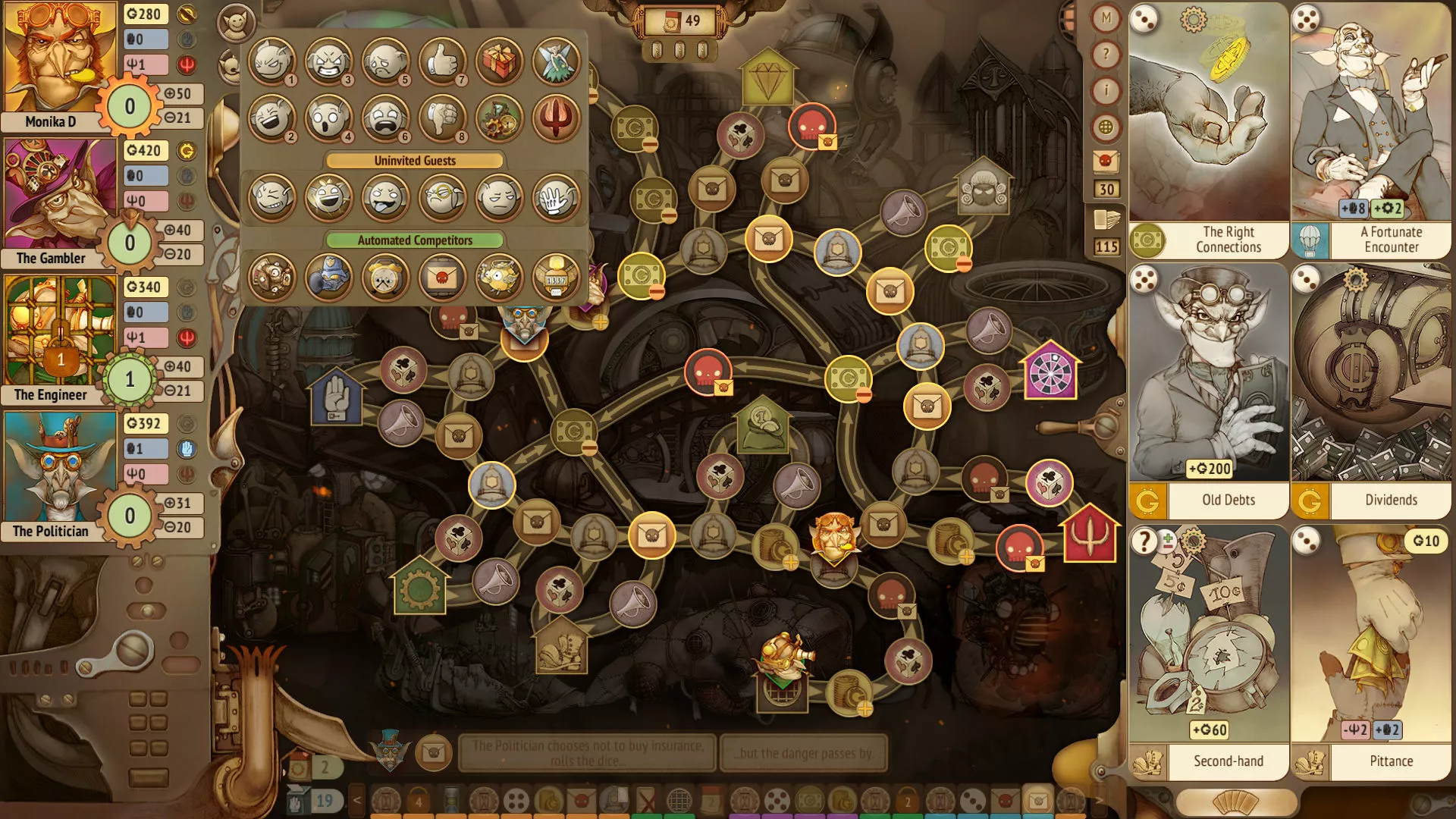The height and width of the screenshot is (819, 1456).
Task: Pick the red gift box emote
Action: pos(499,61)
